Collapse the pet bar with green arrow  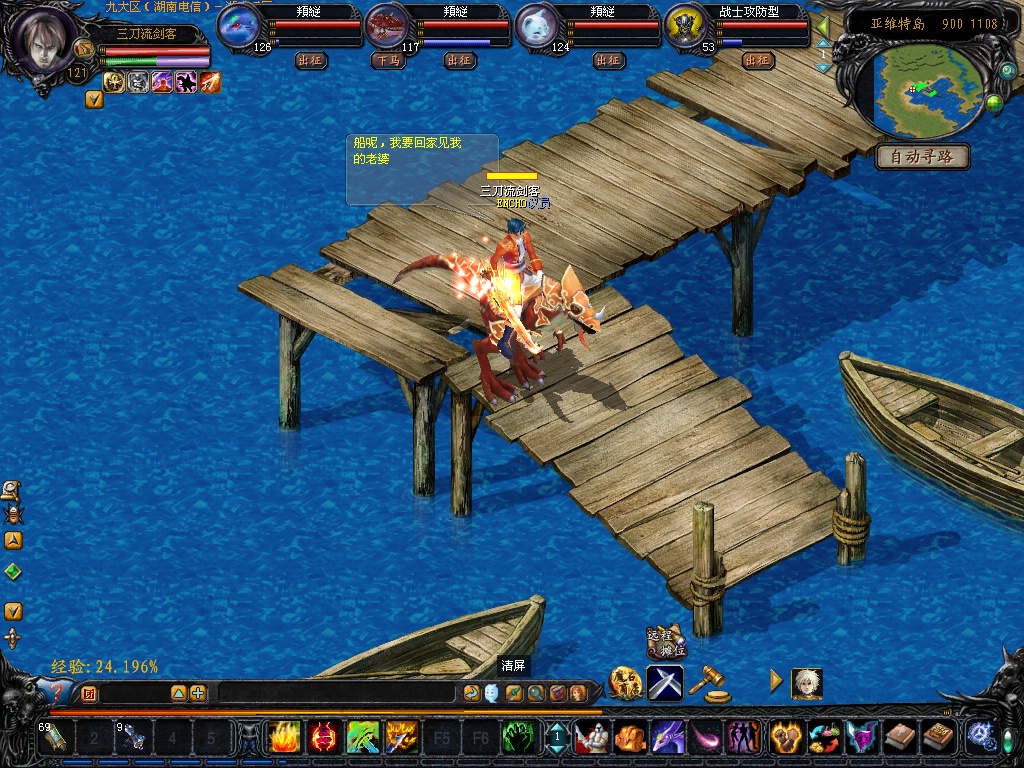(823, 26)
